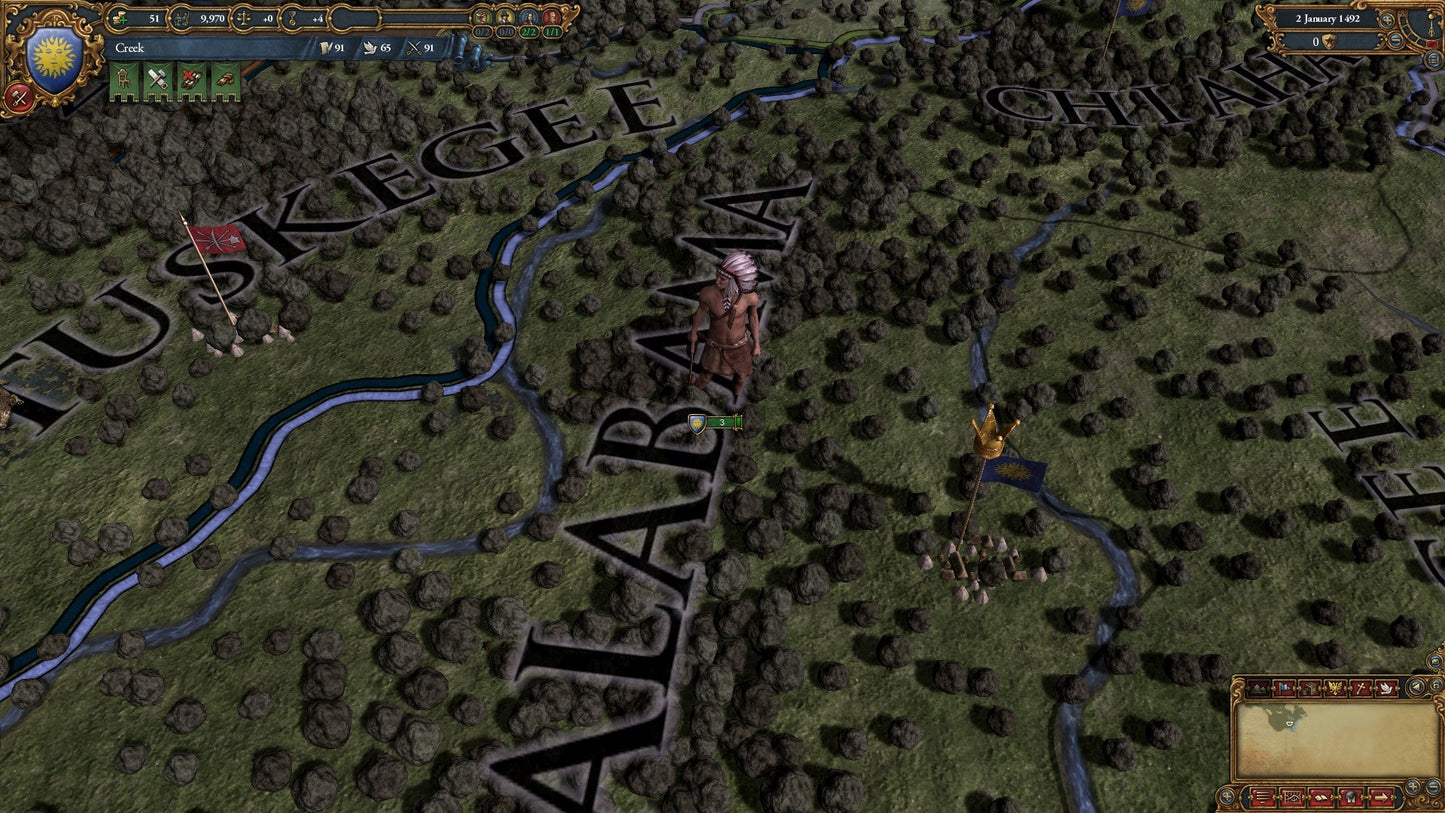Open the message log book icon

click(1321, 797)
